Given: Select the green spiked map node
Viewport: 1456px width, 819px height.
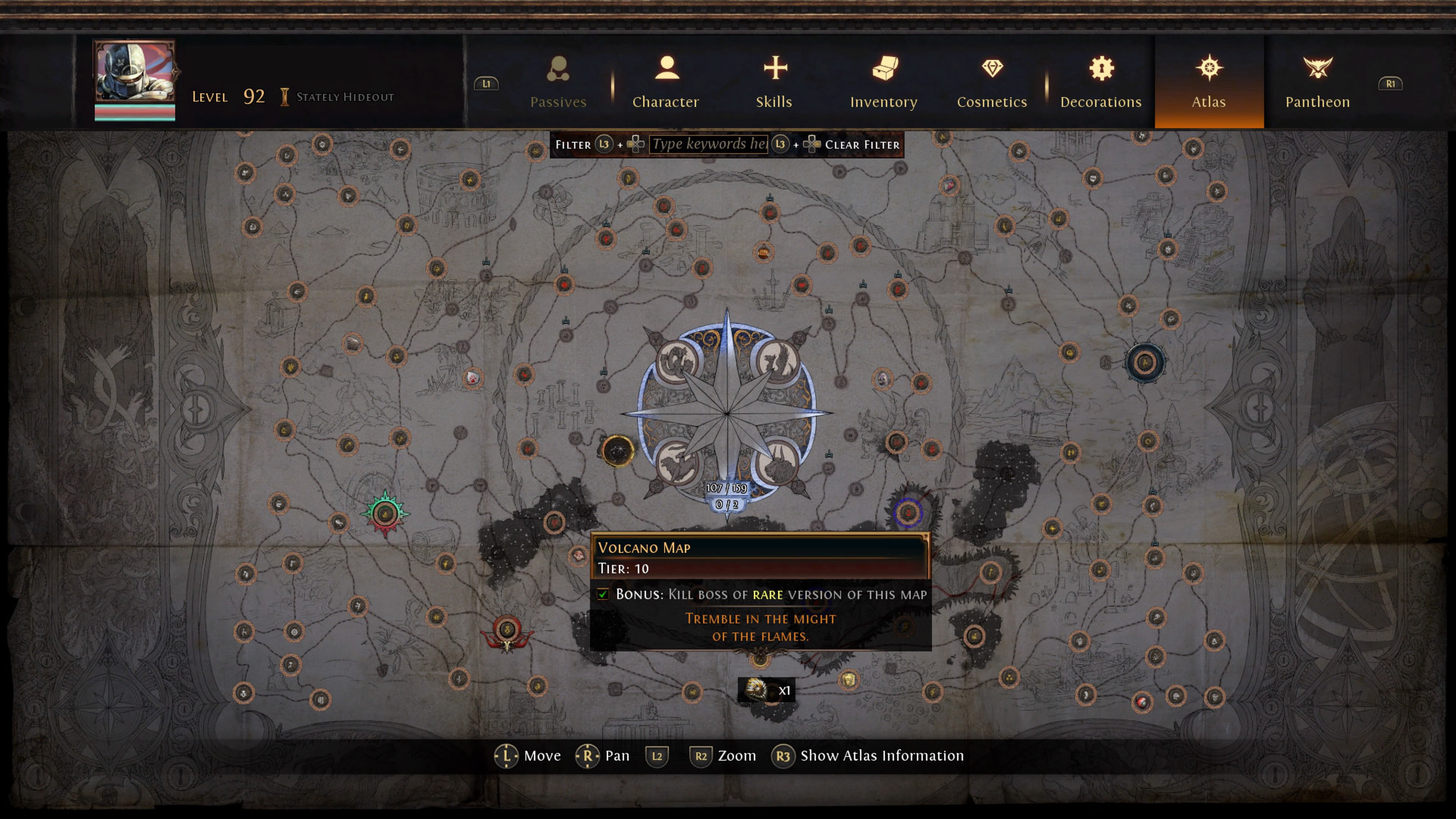Looking at the screenshot, I should [x=385, y=513].
